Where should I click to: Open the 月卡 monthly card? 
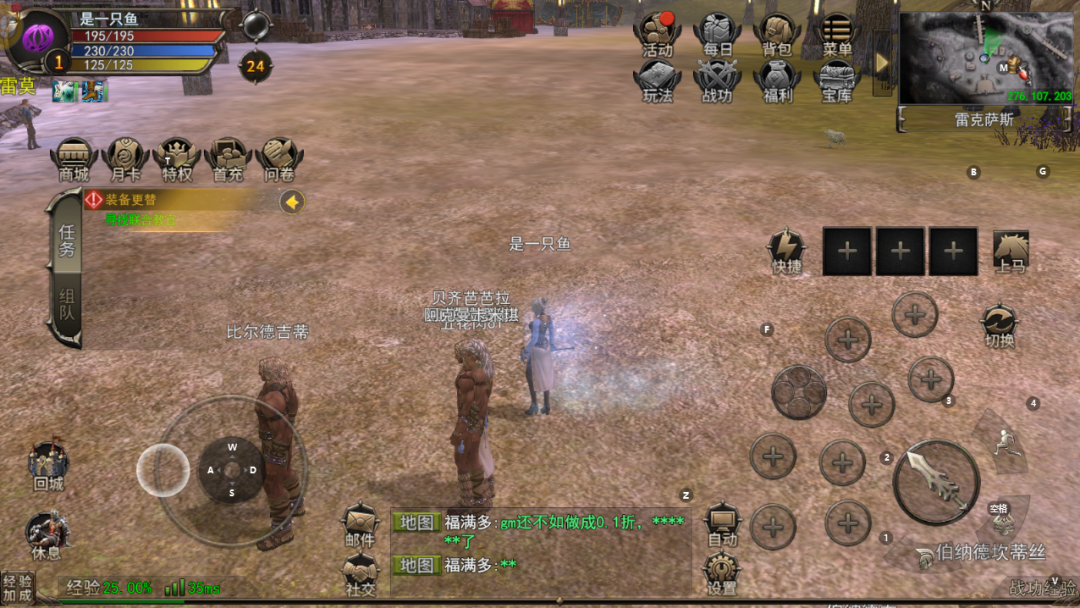126,160
